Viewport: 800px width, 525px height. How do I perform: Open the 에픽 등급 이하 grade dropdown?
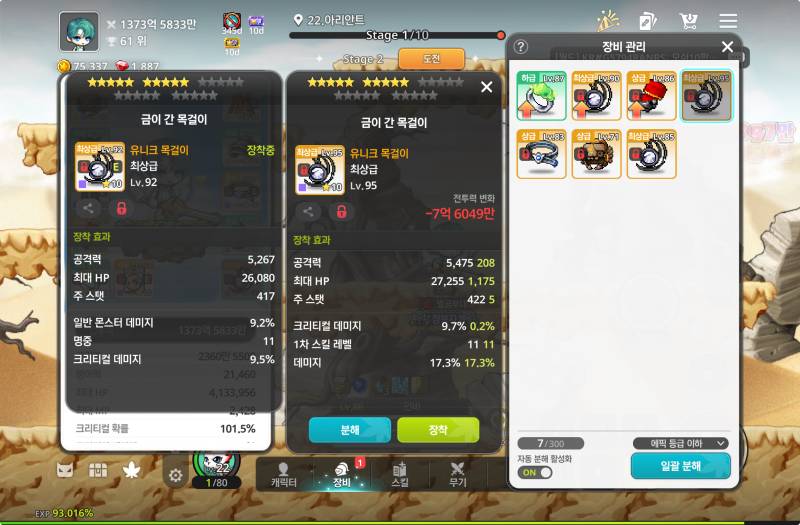coord(680,443)
